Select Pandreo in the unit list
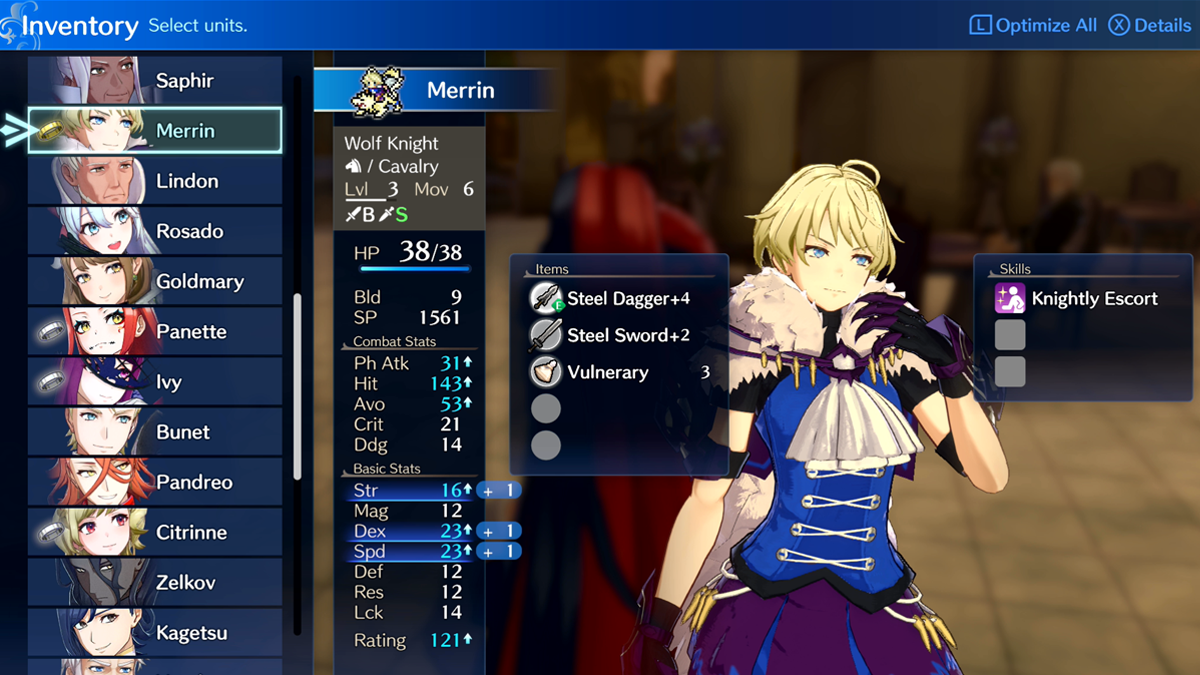Image resolution: width=1200 pixels, height=675 pixels. click(x=155, y=482)
